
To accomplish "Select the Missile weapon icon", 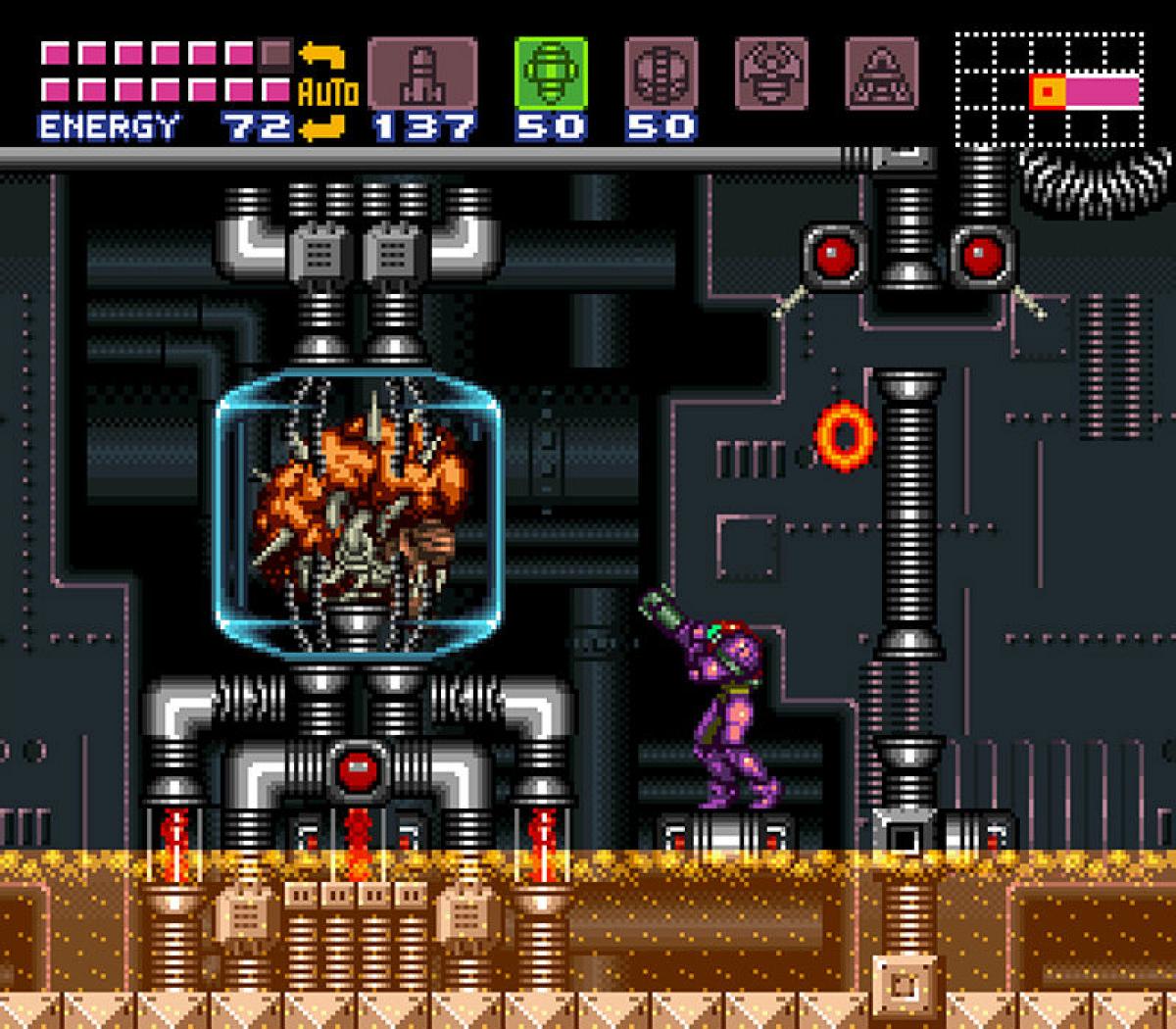I will pos(422,73).
